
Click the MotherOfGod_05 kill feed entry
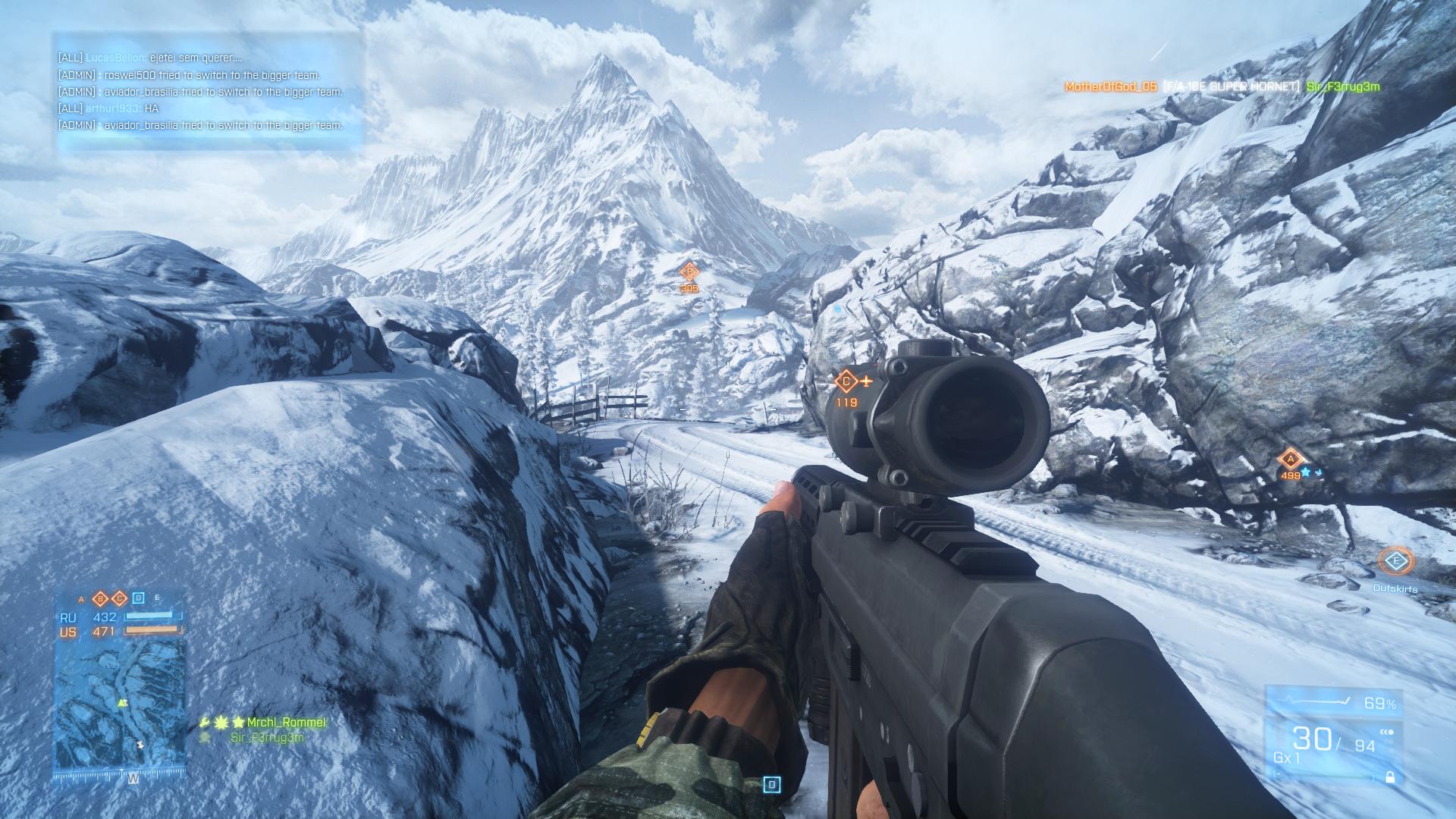click(1110, 87)
